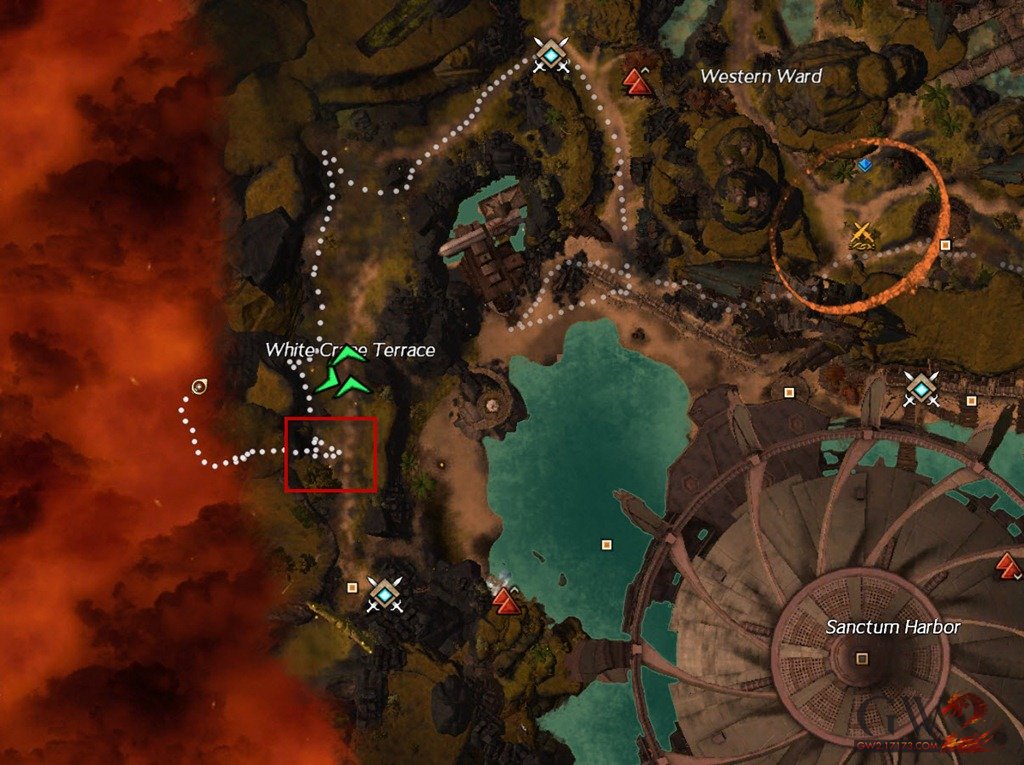Image resolution: width=1024 pixels, height=765 pixels.
Task: Choose the waypoint northeast of Sanctum Harbor
Action: tap(919, 387)
